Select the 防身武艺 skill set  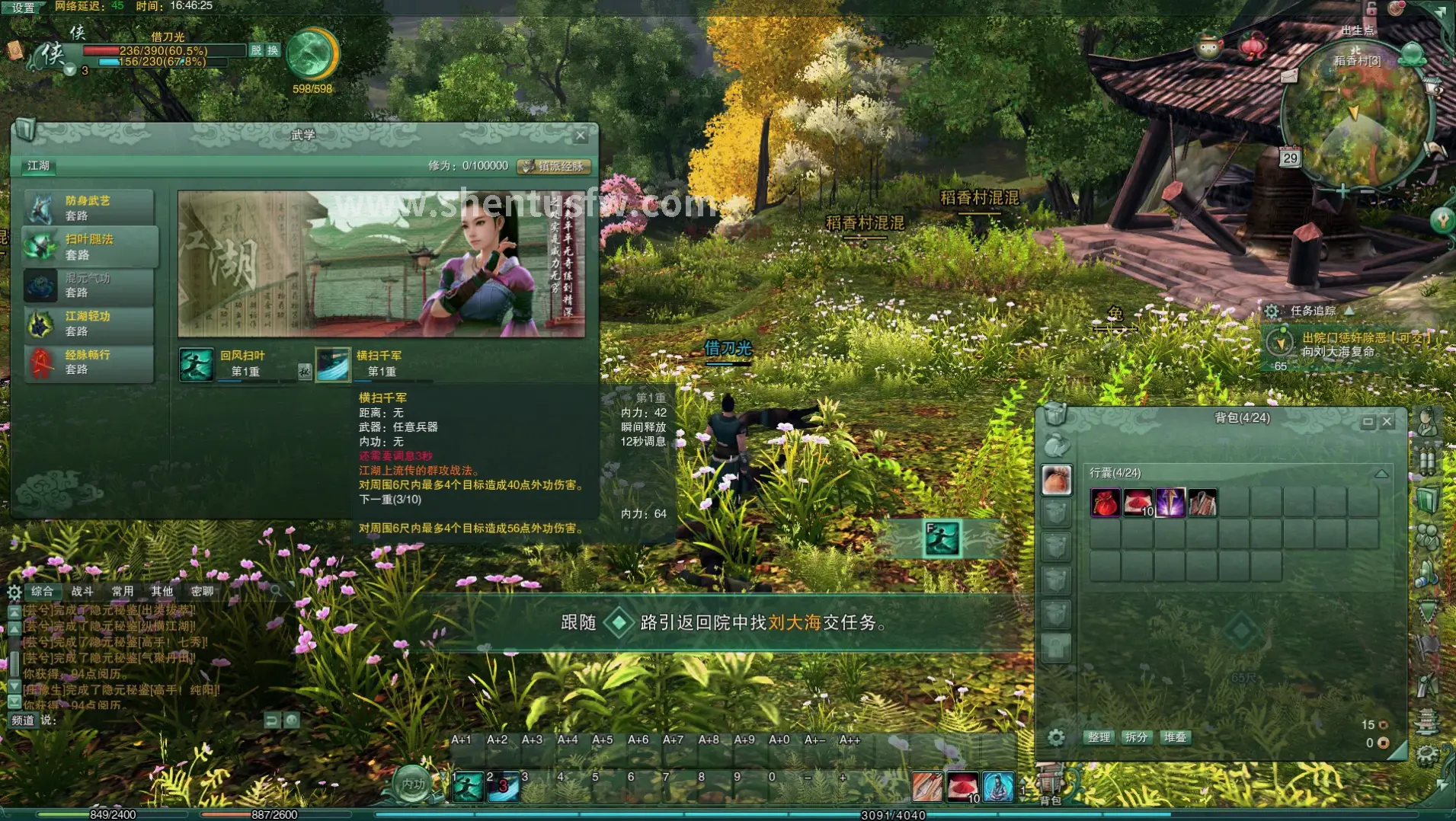pyautogui.click(x=89, y=207)
